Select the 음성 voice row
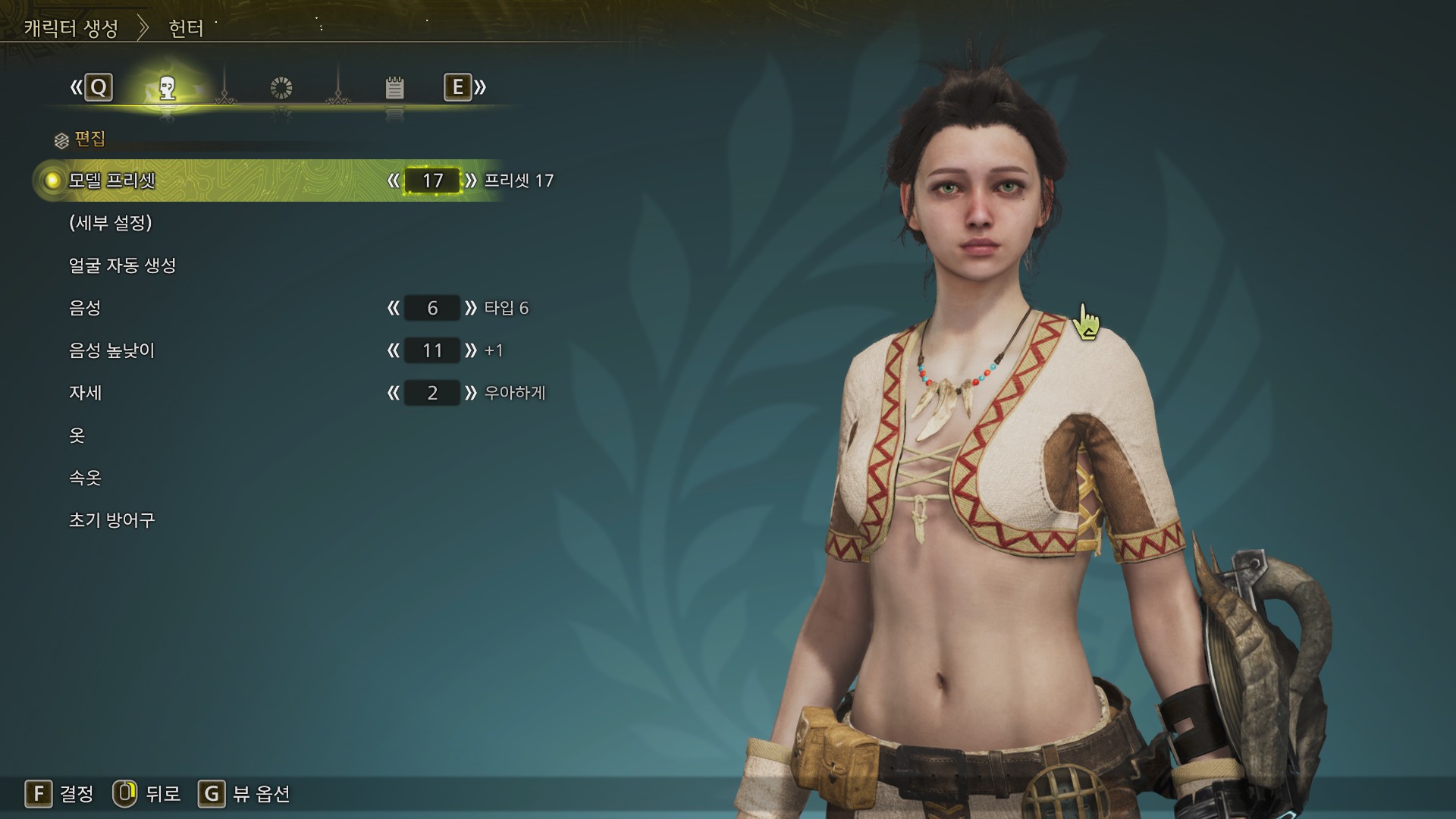 (85, 308)
